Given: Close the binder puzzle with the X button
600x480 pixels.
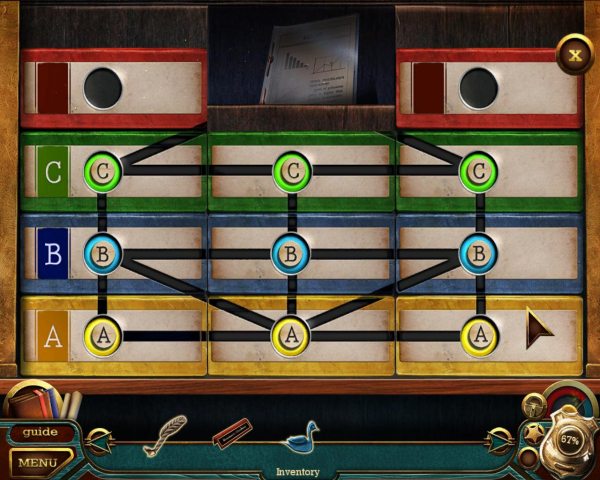Looking at the screenshot, I should (574, 54).
